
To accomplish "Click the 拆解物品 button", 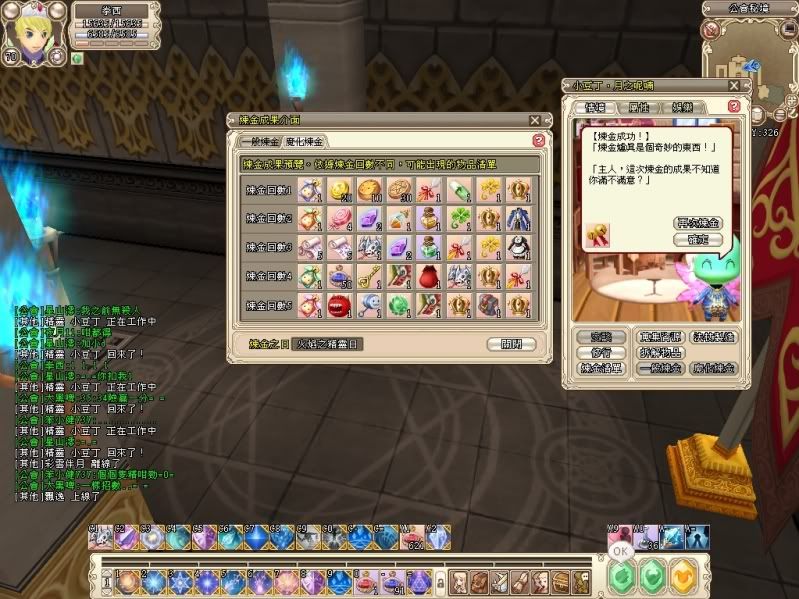I will click(x=661, y=353).
